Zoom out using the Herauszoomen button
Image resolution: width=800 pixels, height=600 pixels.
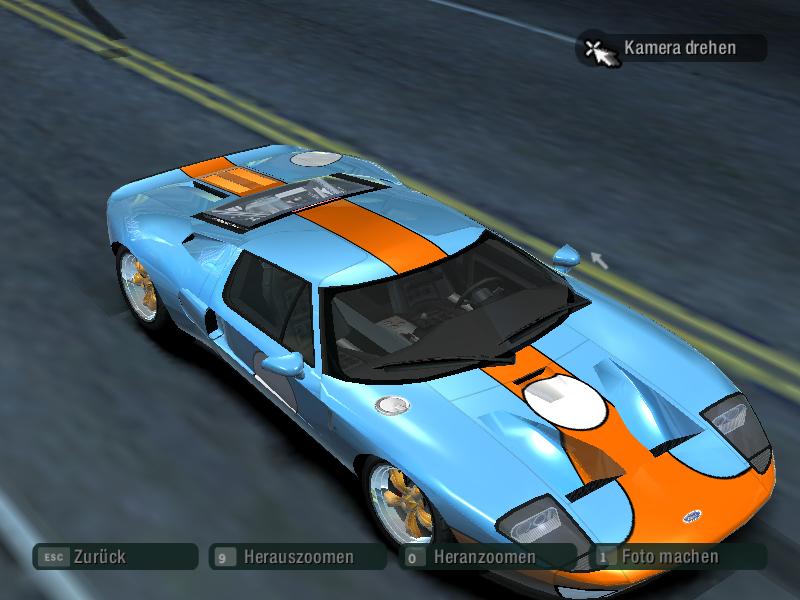pyautogui.click(x=298, y=557)
